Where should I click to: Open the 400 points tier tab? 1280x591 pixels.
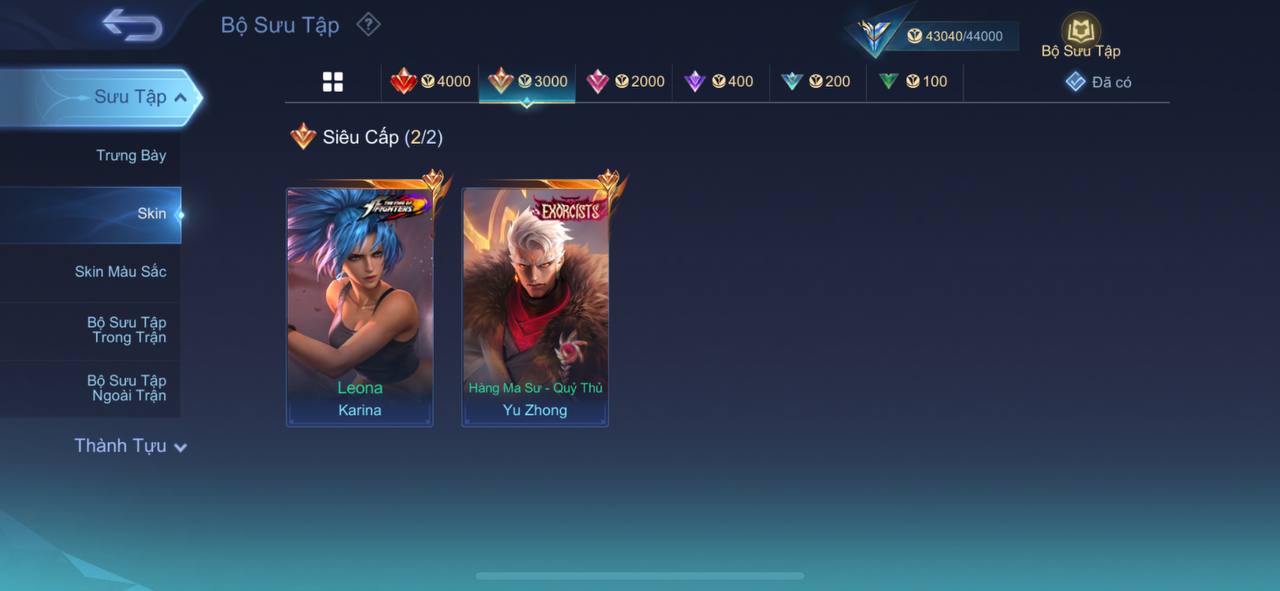719,82
